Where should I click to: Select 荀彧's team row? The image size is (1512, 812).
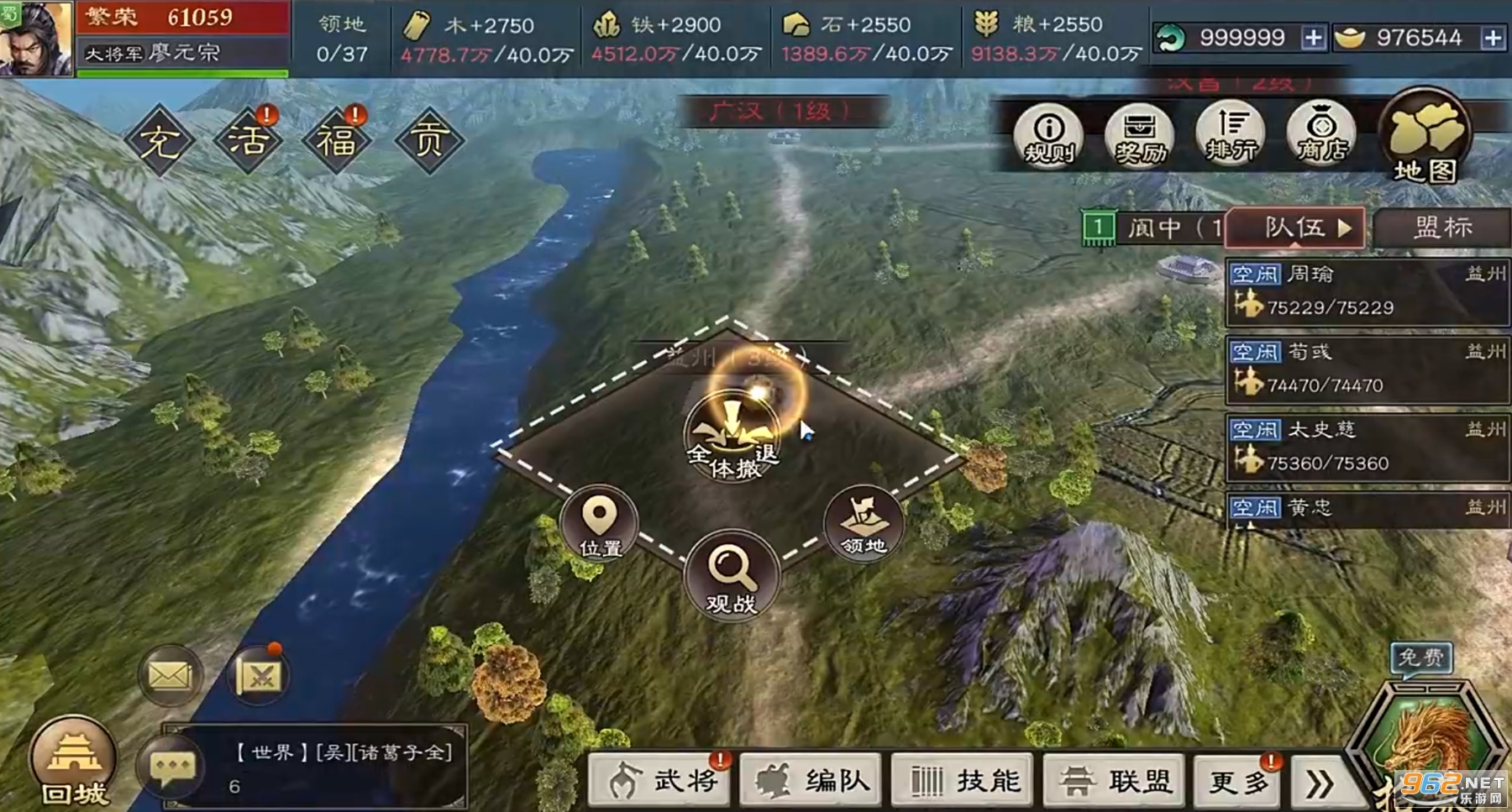1368,369
